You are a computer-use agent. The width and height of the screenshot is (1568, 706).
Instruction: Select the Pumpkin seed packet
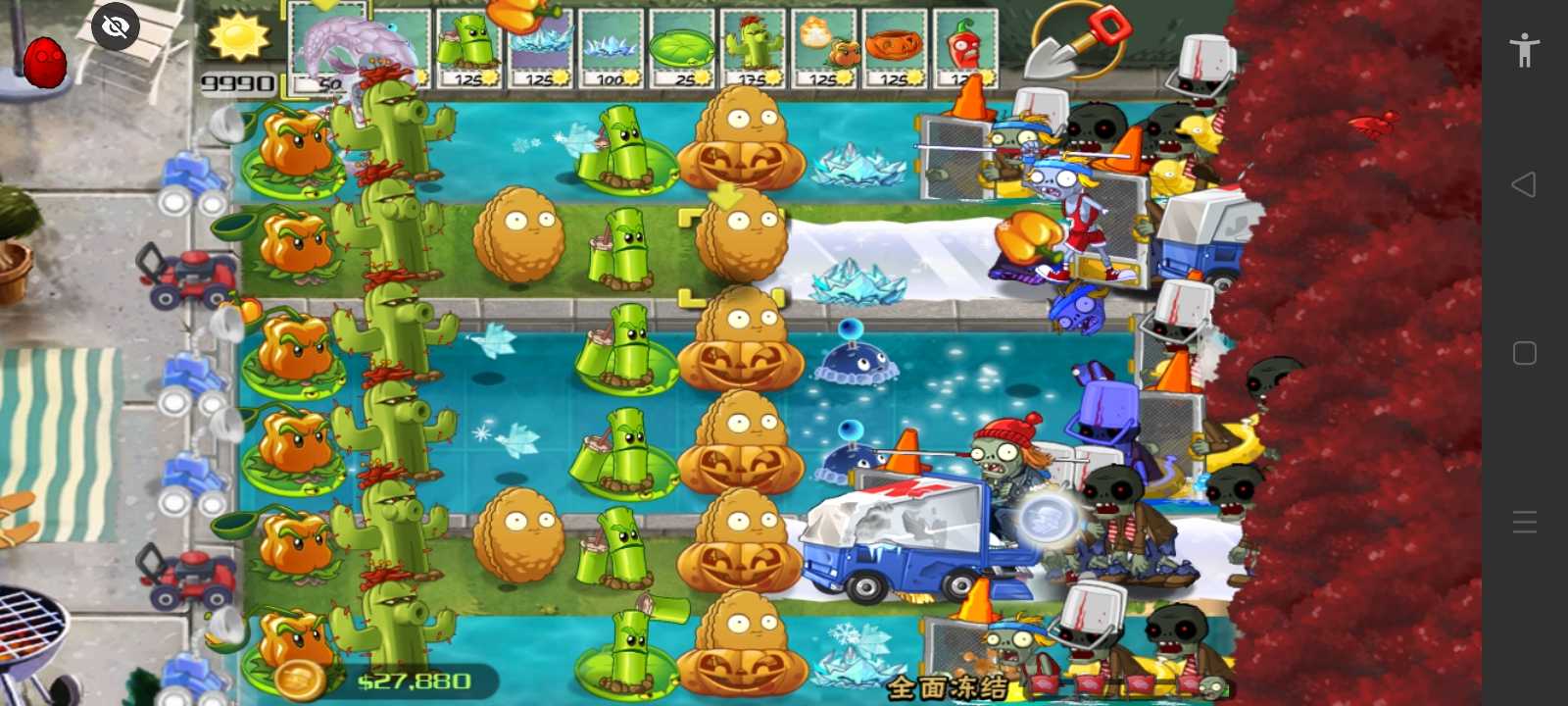coord(895,44)
